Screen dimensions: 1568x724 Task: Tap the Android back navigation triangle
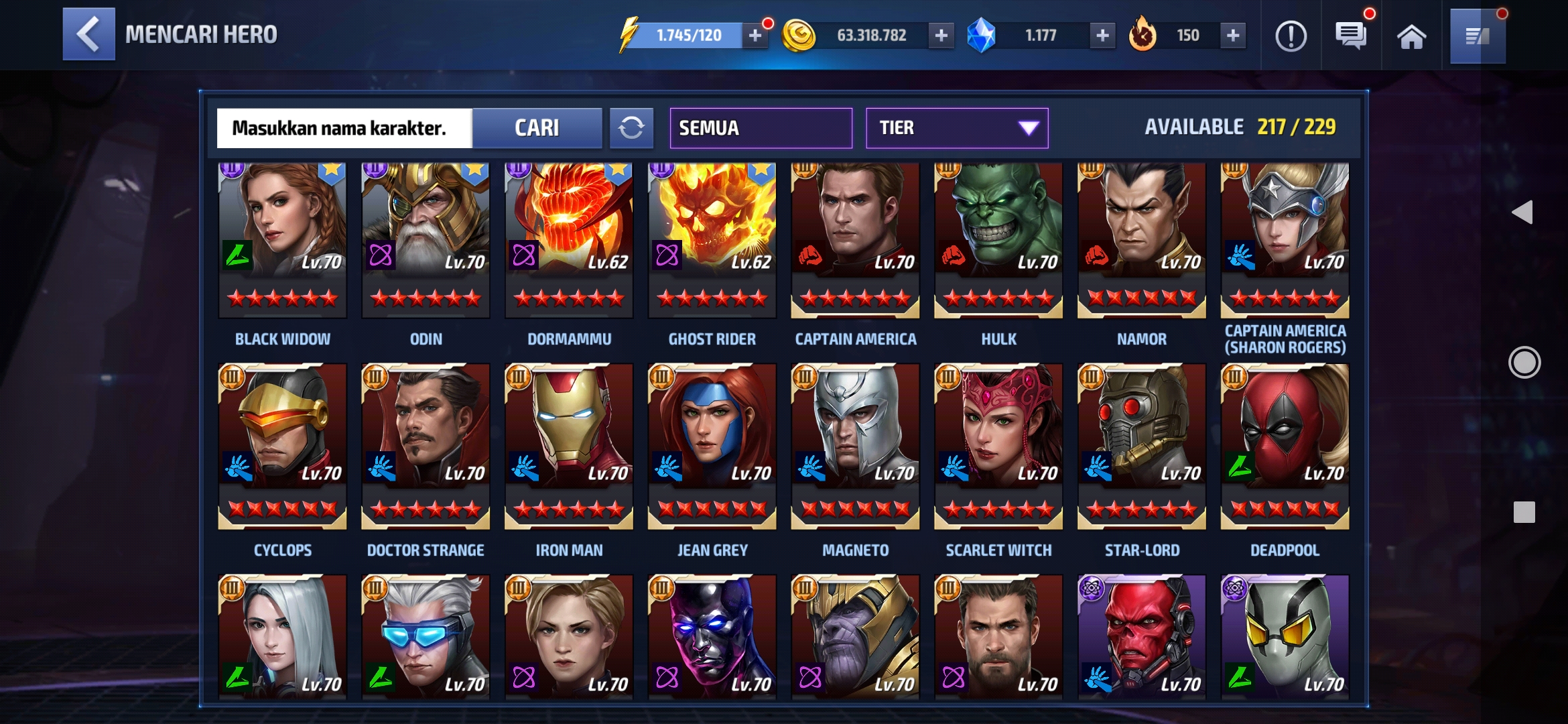1522,213
